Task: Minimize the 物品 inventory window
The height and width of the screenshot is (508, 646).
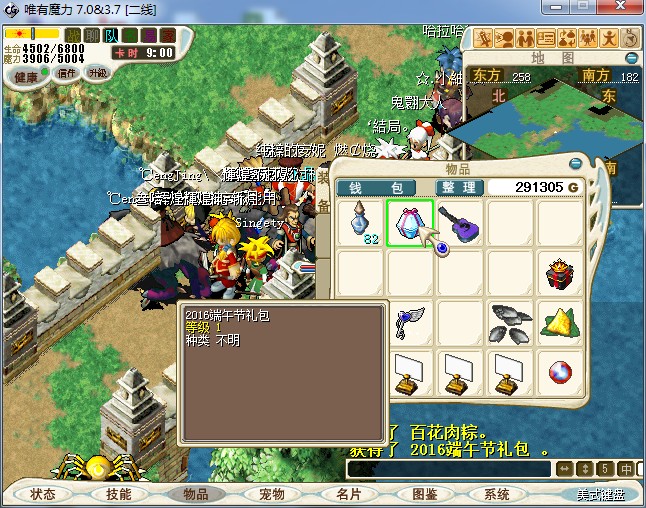Action: [577, 165]
